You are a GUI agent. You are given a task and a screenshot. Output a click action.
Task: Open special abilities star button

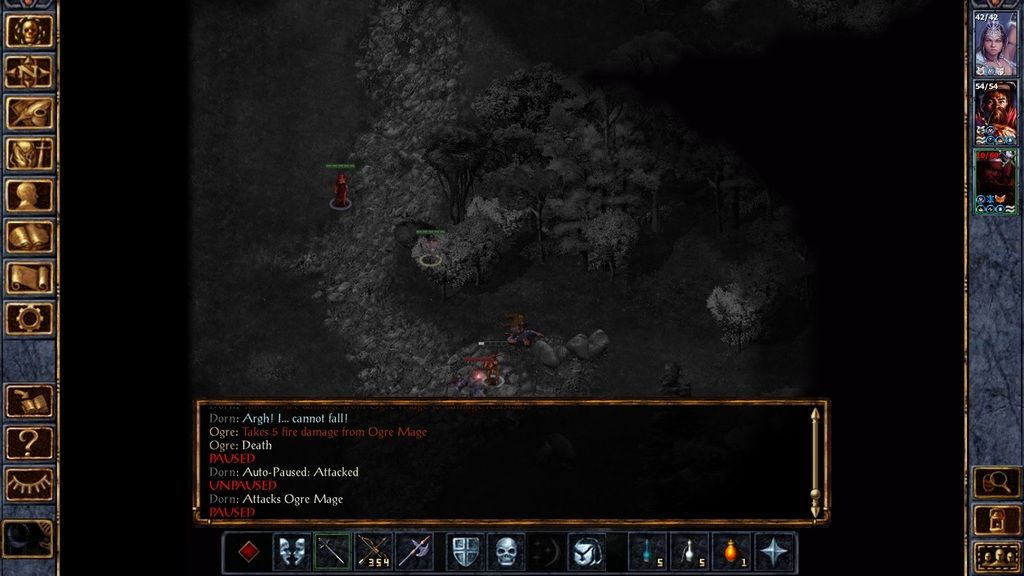click(x=775, y=551)
